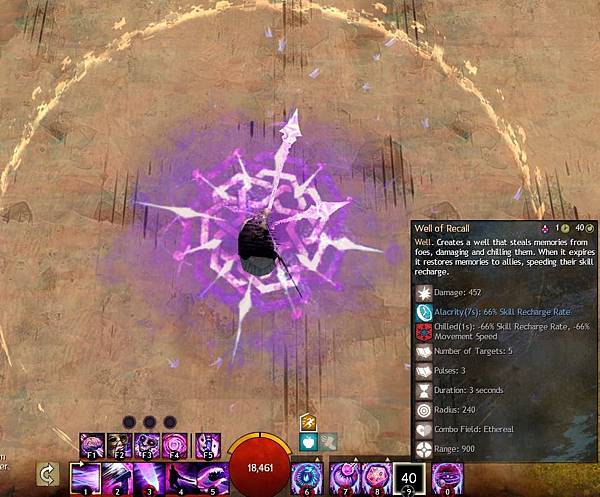Click the orange running figure boon icon
The width and height of the screenshot is (600, 497).
(x=308, y=423)
